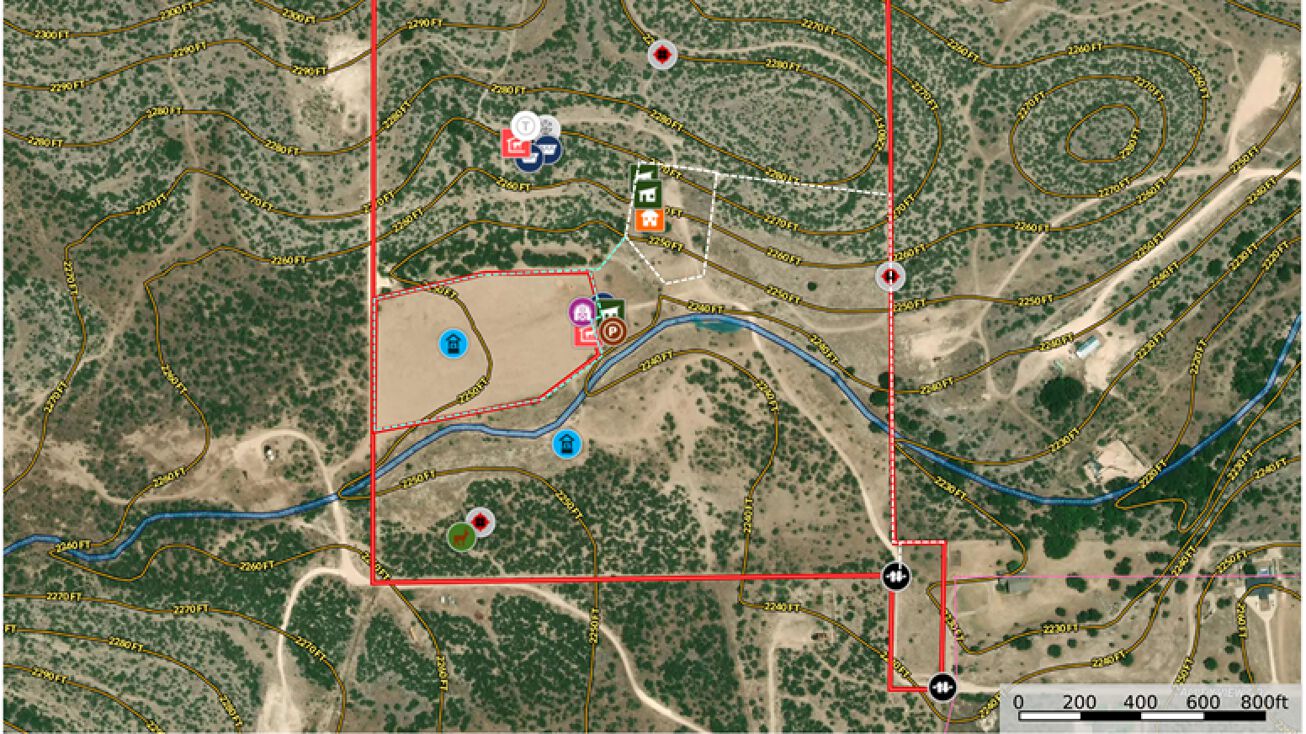Viewport: 1306px width, 734px height.
Task: Open the green deer waypoint marker
Action: pos(461,537)
